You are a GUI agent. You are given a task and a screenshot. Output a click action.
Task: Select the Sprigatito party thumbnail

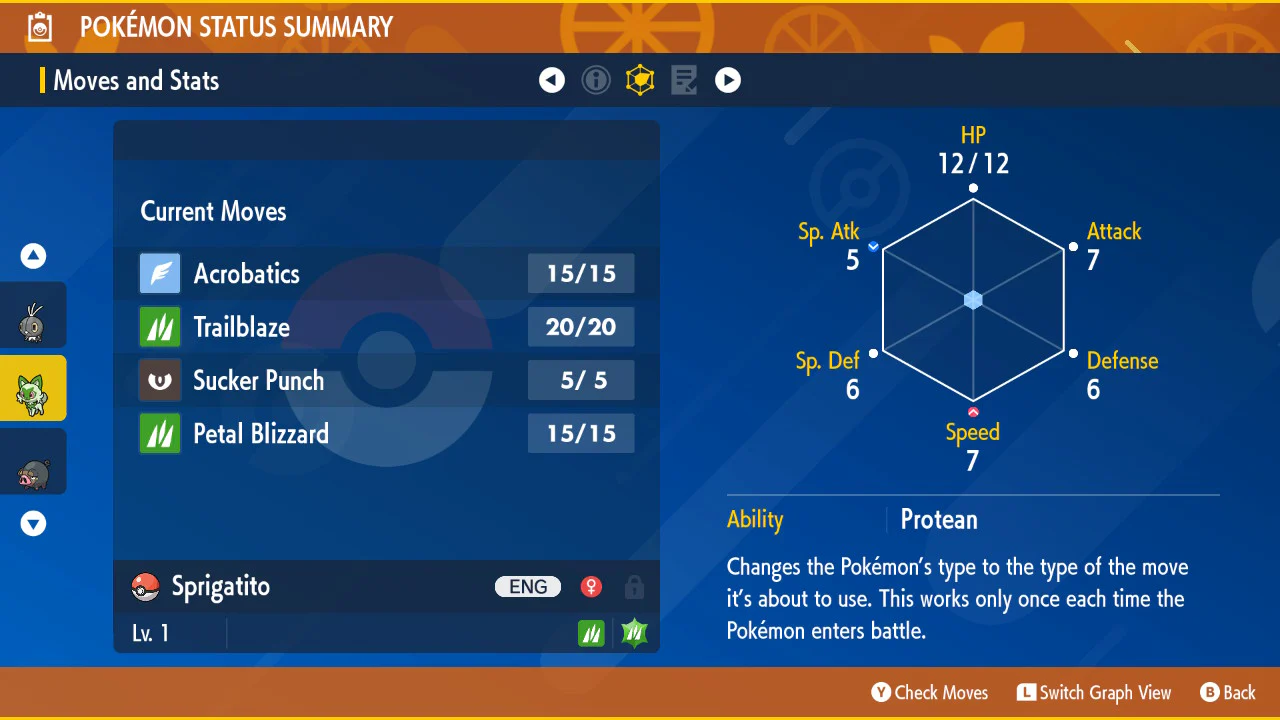click(x=32, y=388)
